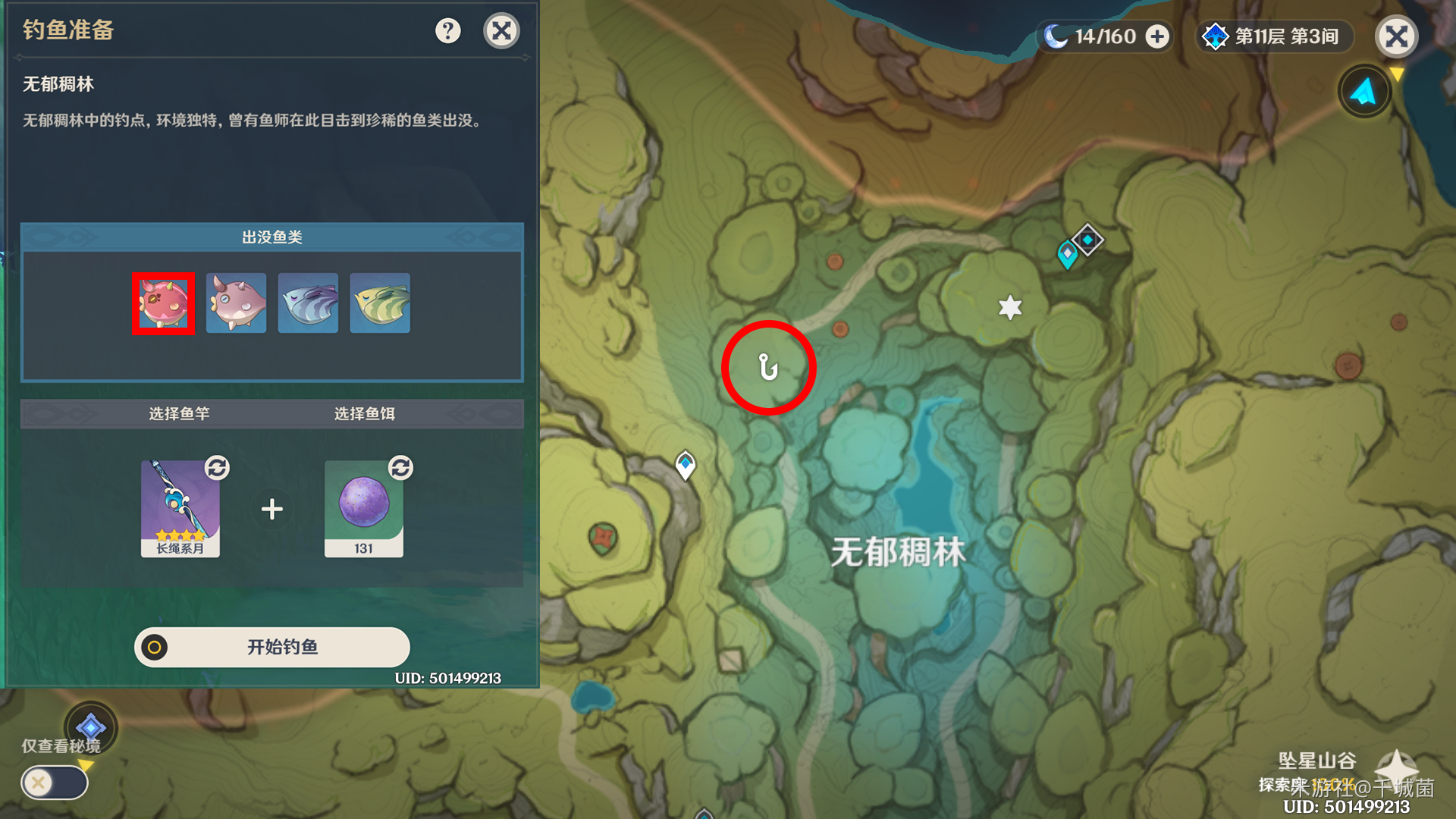Select the diamond-shaped domain marker
The height and width of the screenshot is (819, 1456).
tap(1088, 240)
